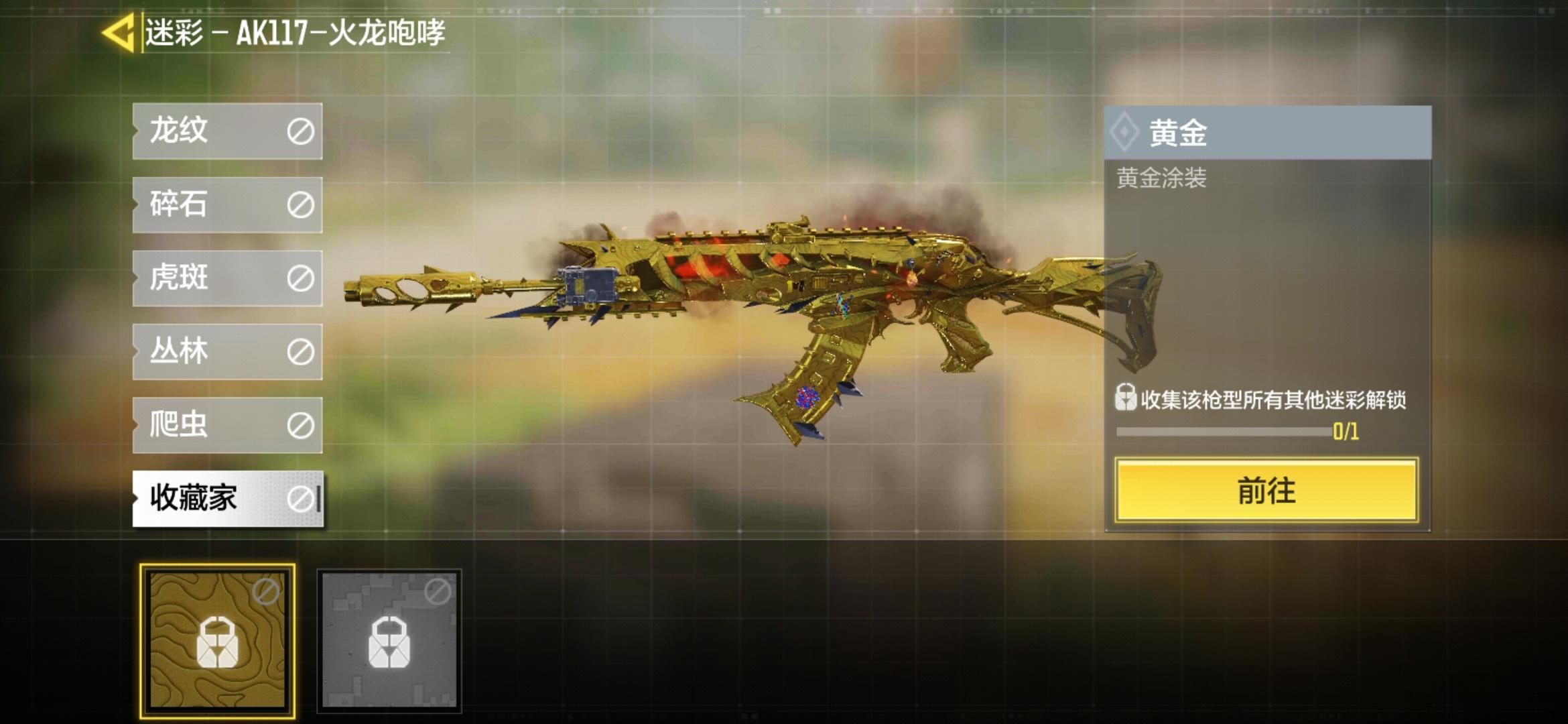Select the 龙纹 camo category

click(x=227, y=131)
